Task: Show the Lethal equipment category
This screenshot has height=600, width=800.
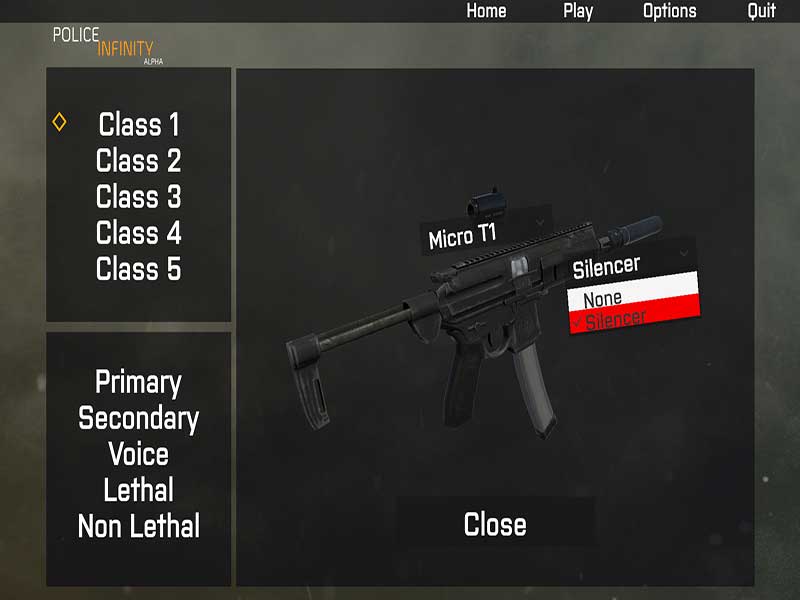Action: pos(138,490)
